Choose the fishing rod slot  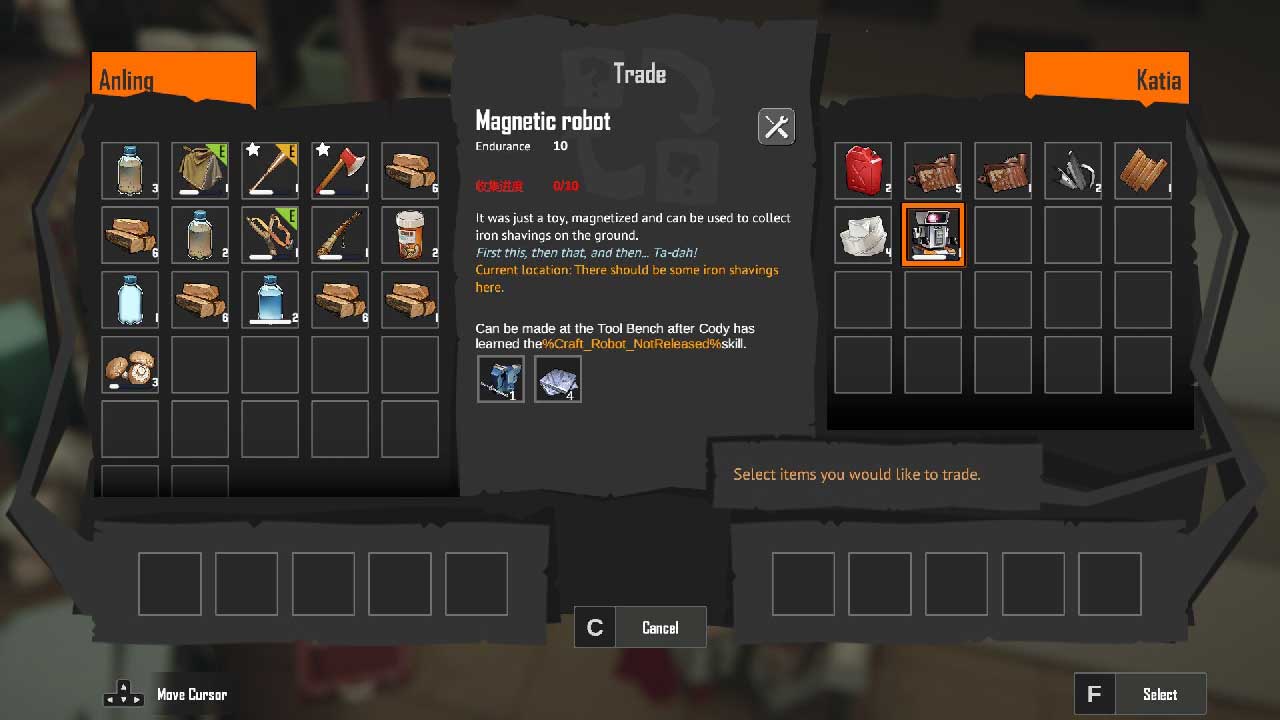pyautogui.click(x=340, y=235)
